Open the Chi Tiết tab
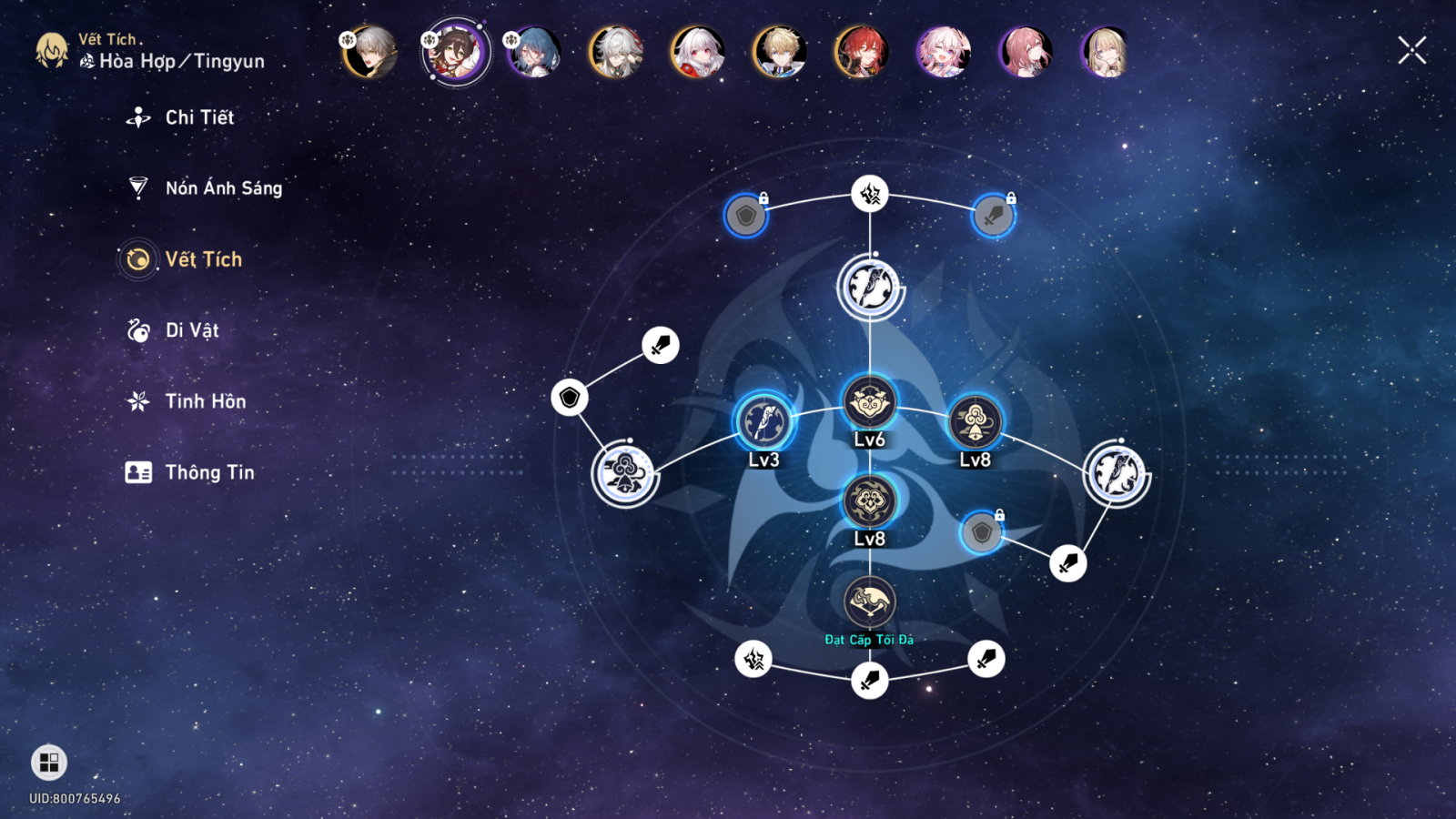Screen dimensions: 1456x819 tap(198, 117)
